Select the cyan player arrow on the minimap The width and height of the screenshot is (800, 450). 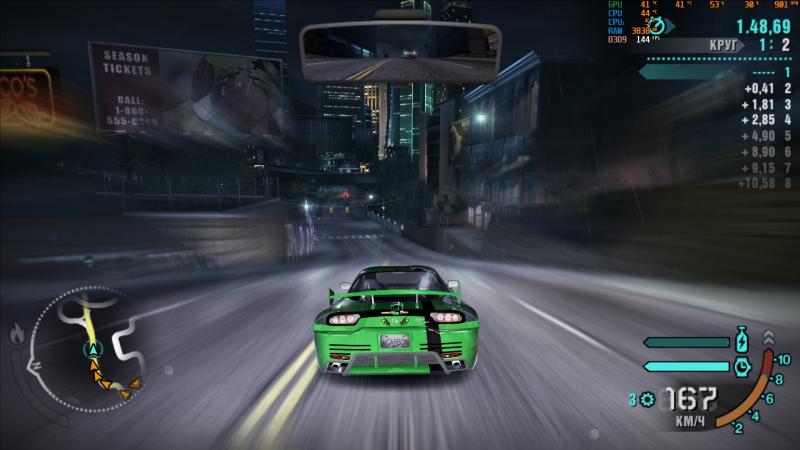click(93, 348)
